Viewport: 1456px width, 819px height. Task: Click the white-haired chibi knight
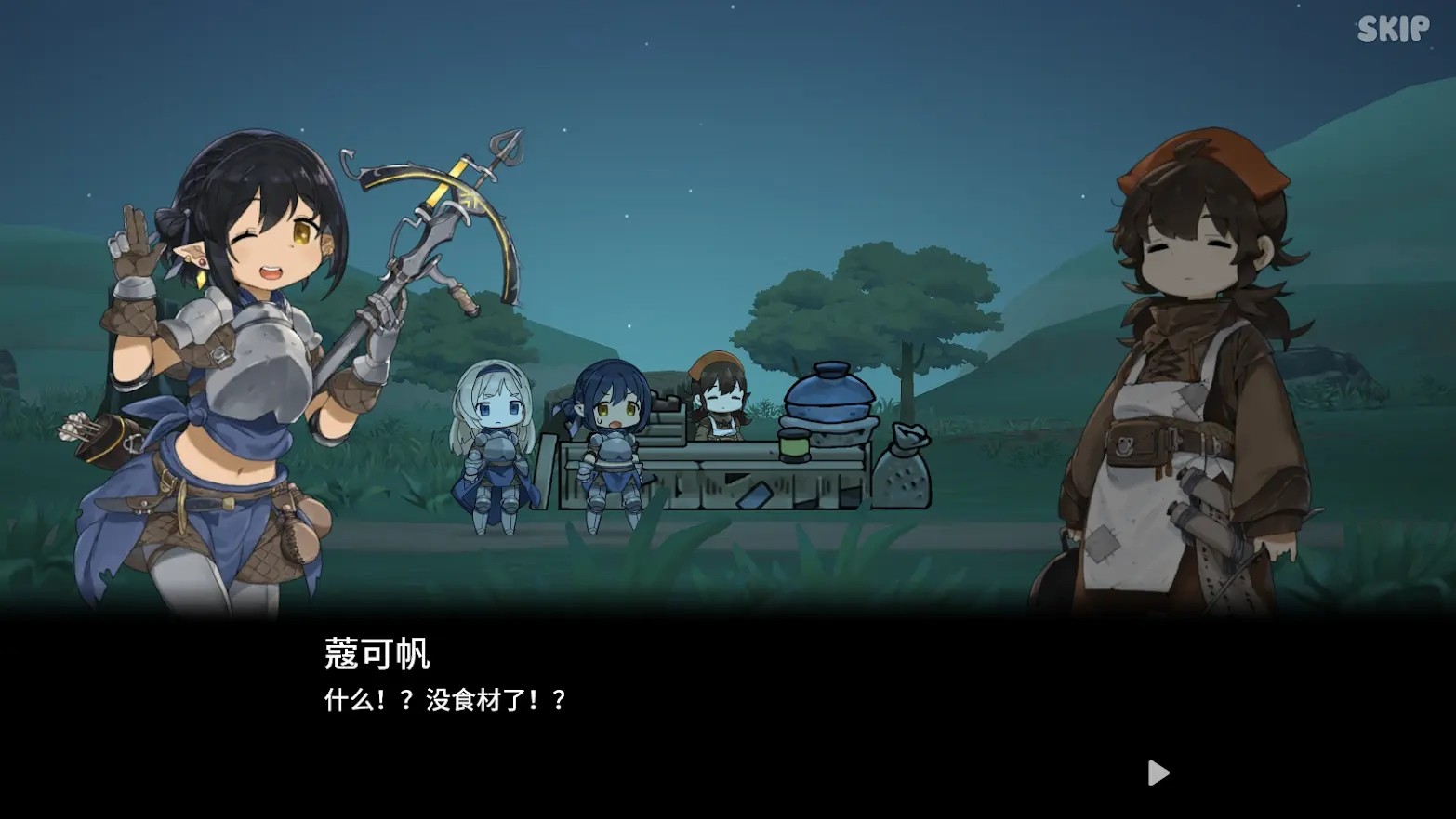(x=495, y=437)
